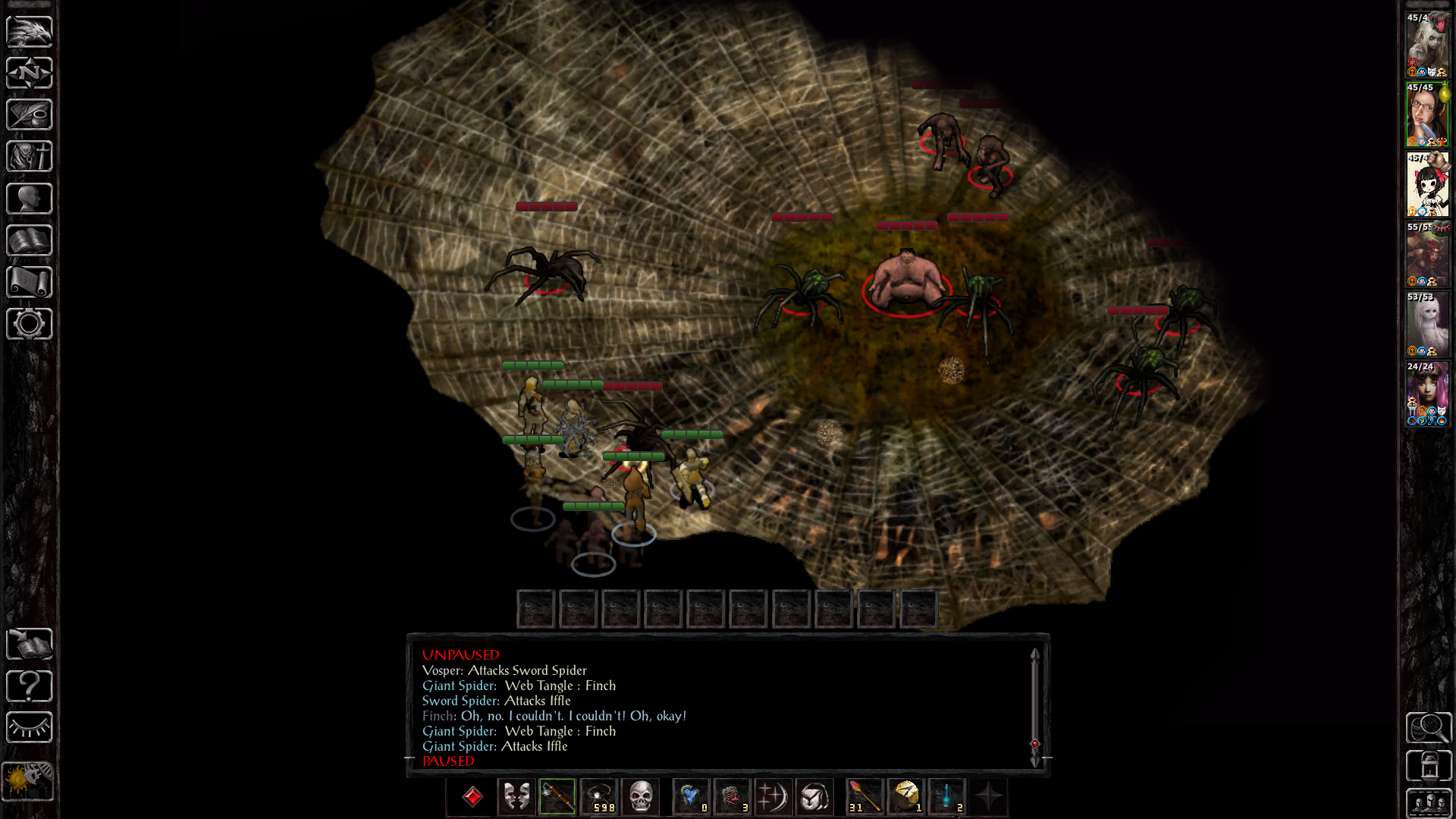Toggle the closed-eye hide interface button

30,728
